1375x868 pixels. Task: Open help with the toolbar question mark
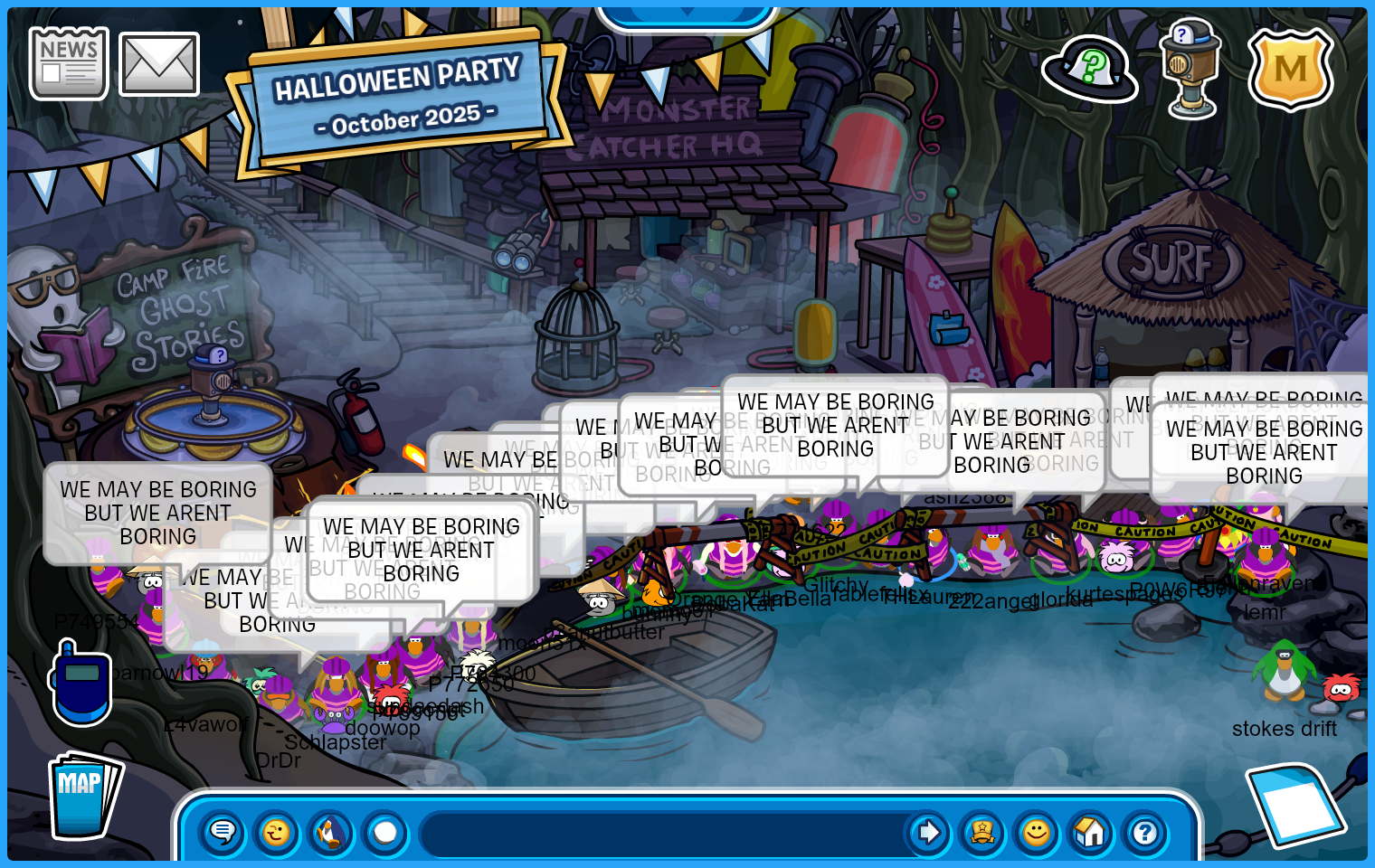[x=1145, y=832]
